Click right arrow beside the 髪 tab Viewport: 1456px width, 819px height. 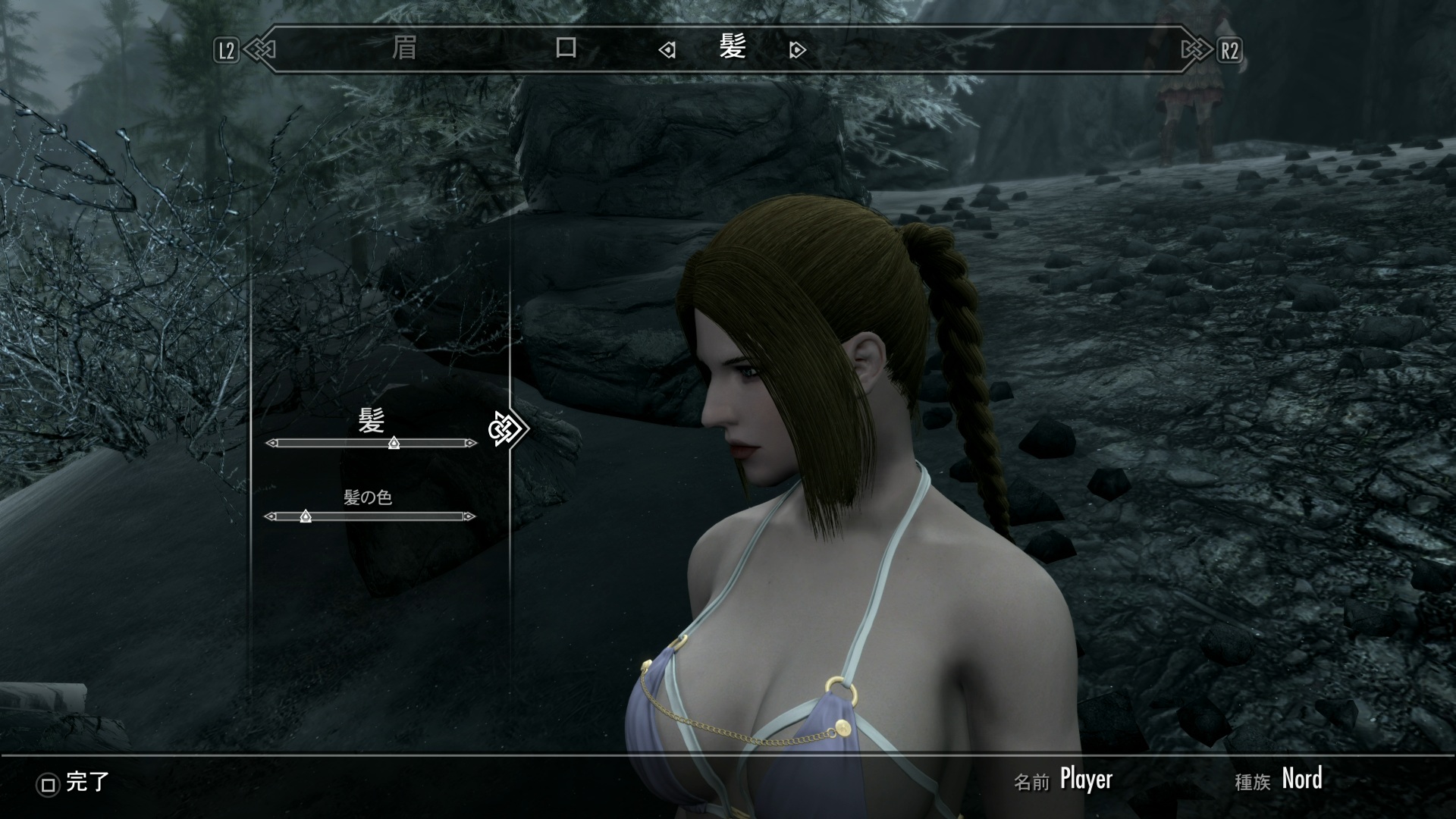(797, 50)
